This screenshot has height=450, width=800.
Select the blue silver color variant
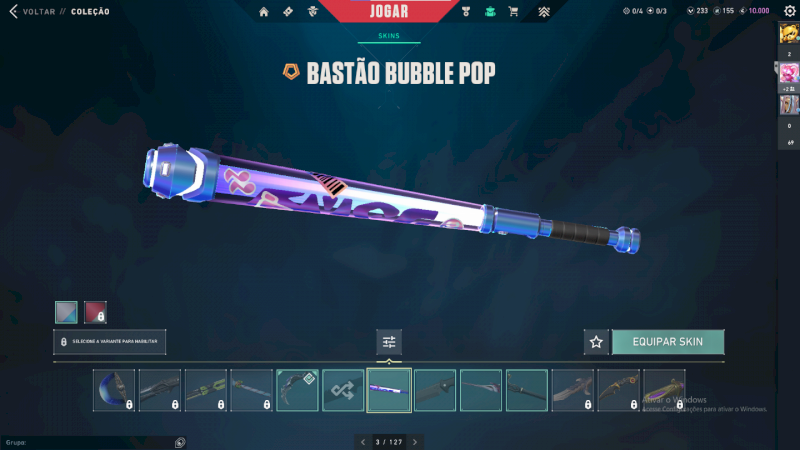coord(66,312)
